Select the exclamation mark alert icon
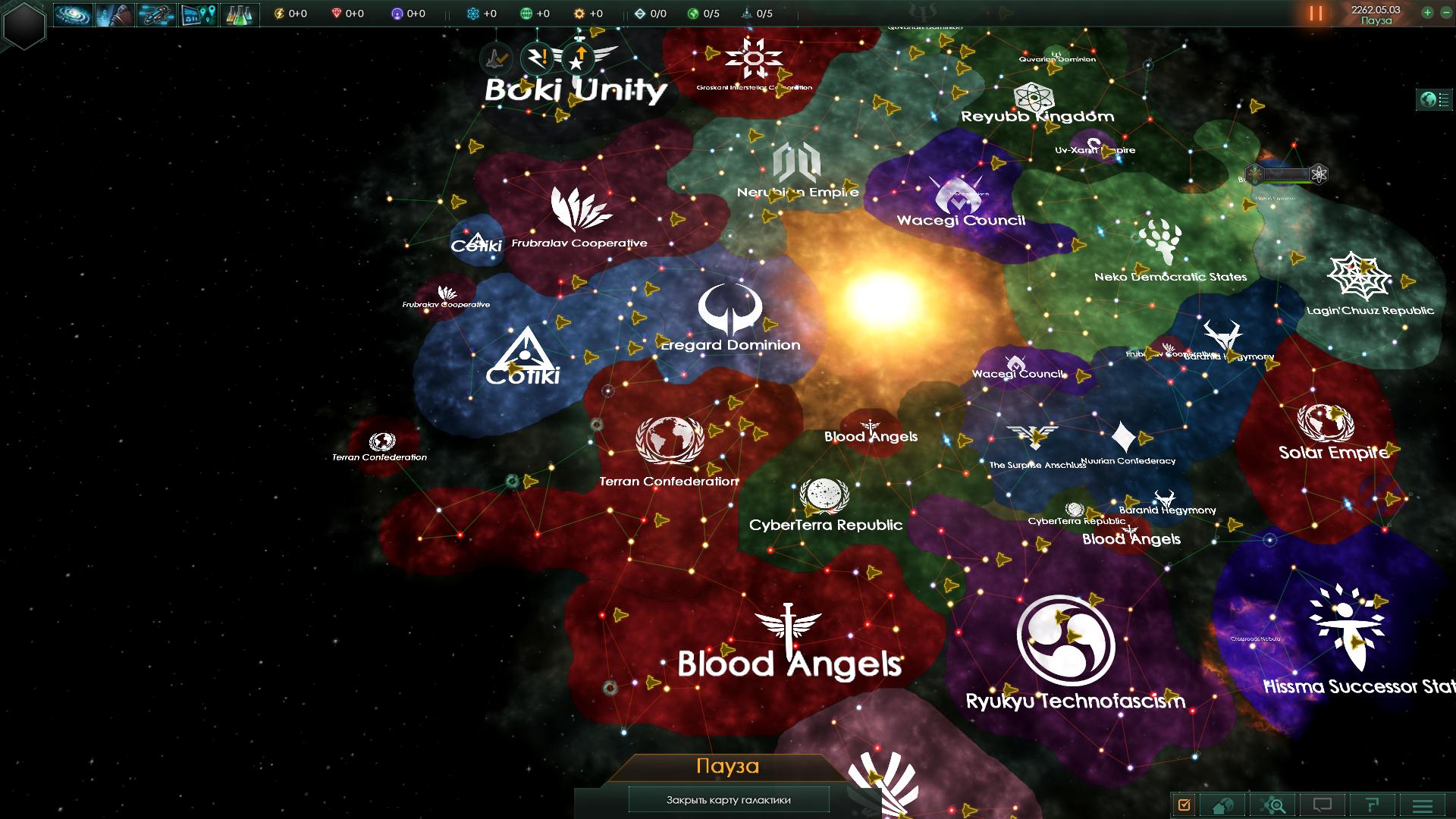1456x819 pixels. pos(538,56)
